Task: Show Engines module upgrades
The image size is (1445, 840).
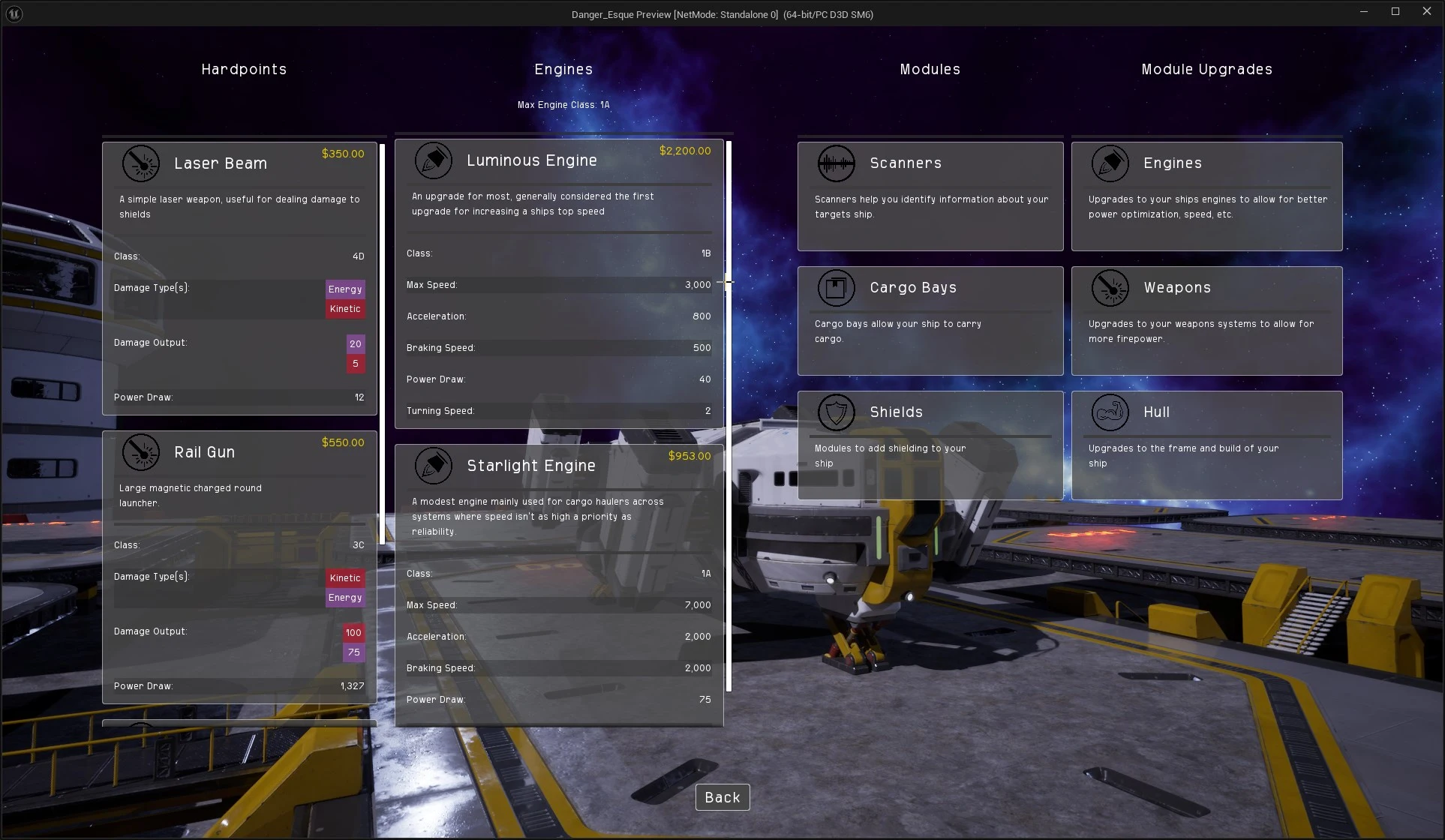Action: 1206,196
